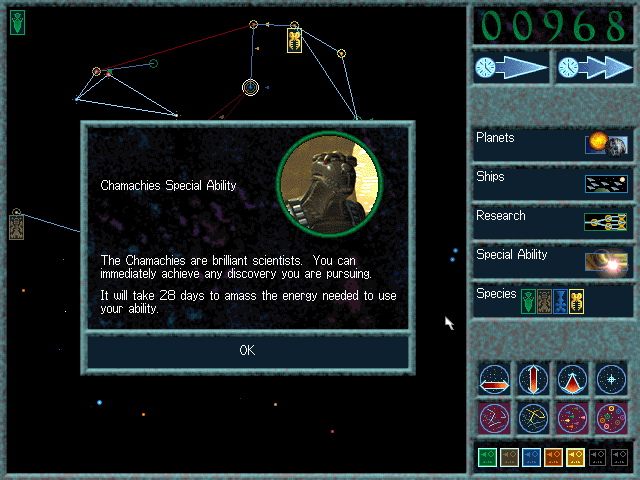Click the red cone zoom control
The width and height of the screenshot is (640, 480).
tap(572, 379)
